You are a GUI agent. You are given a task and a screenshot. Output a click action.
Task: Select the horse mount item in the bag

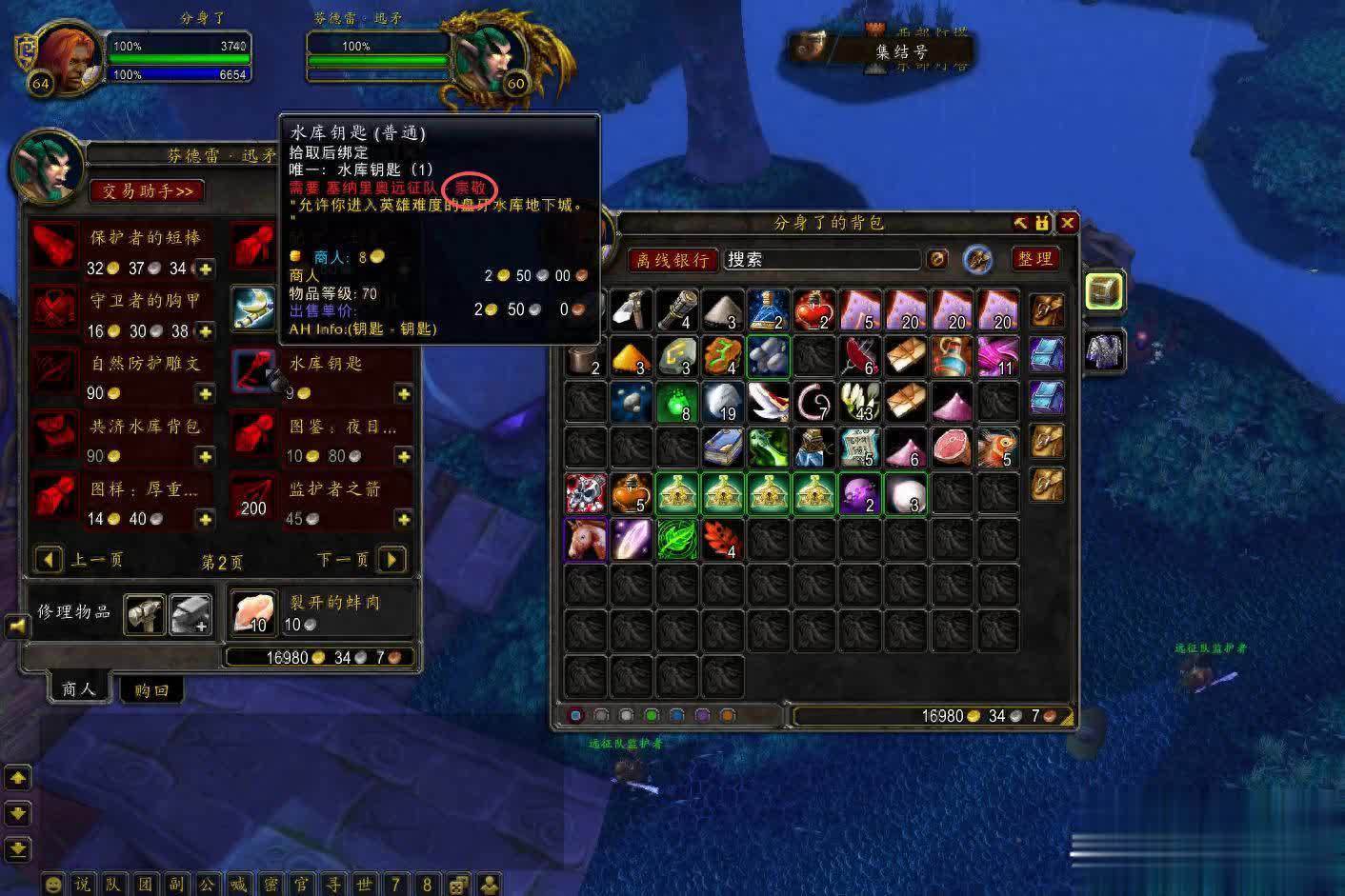[x=586, y=539]
